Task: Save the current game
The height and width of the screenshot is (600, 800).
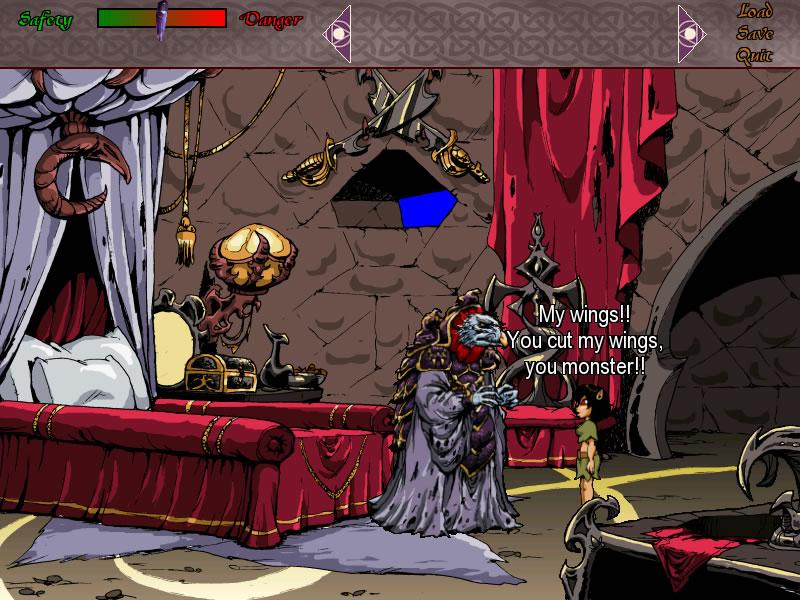Action: point(755,33)
